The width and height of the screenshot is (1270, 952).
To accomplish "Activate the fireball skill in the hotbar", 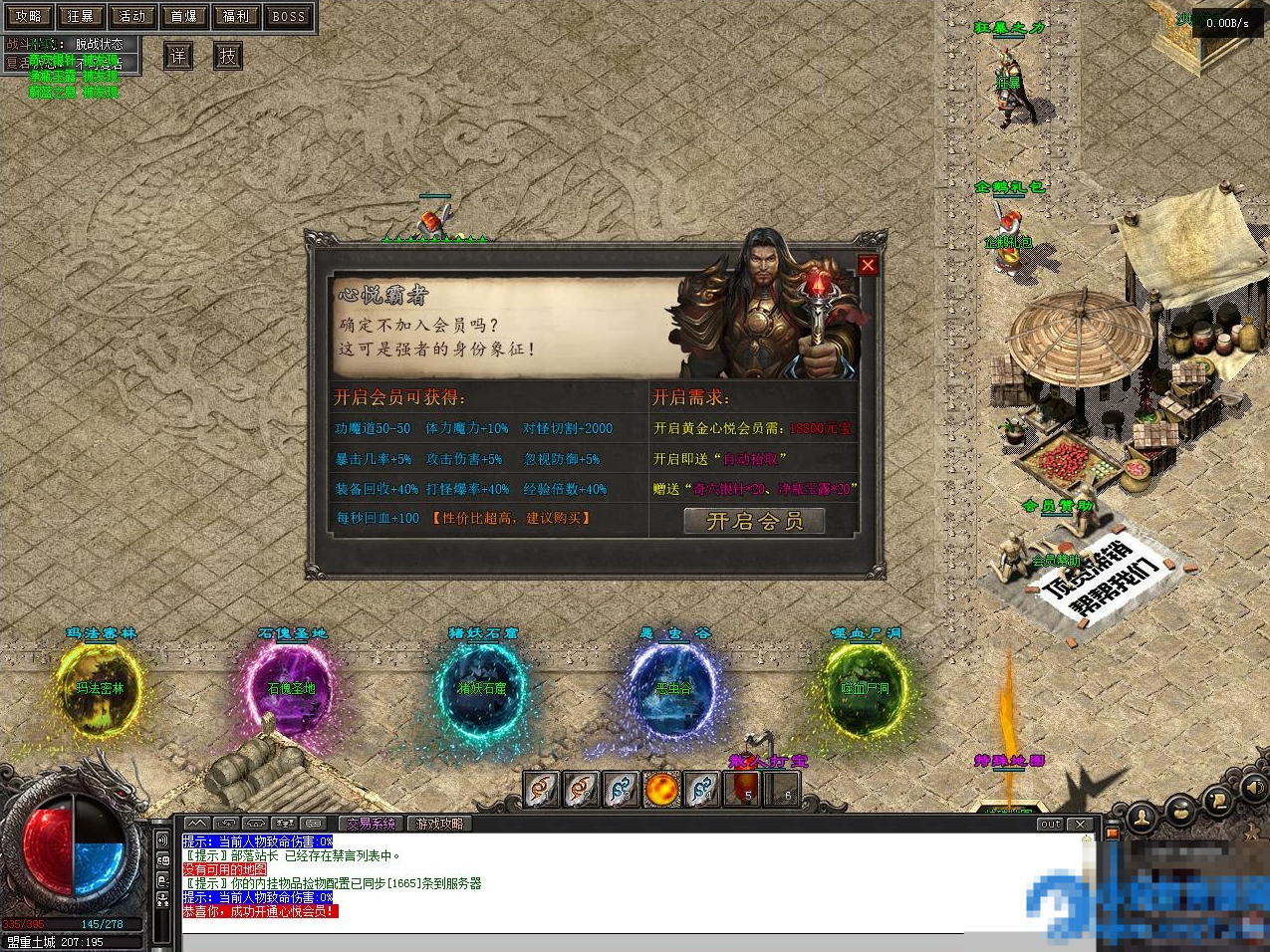I will 661,790.
